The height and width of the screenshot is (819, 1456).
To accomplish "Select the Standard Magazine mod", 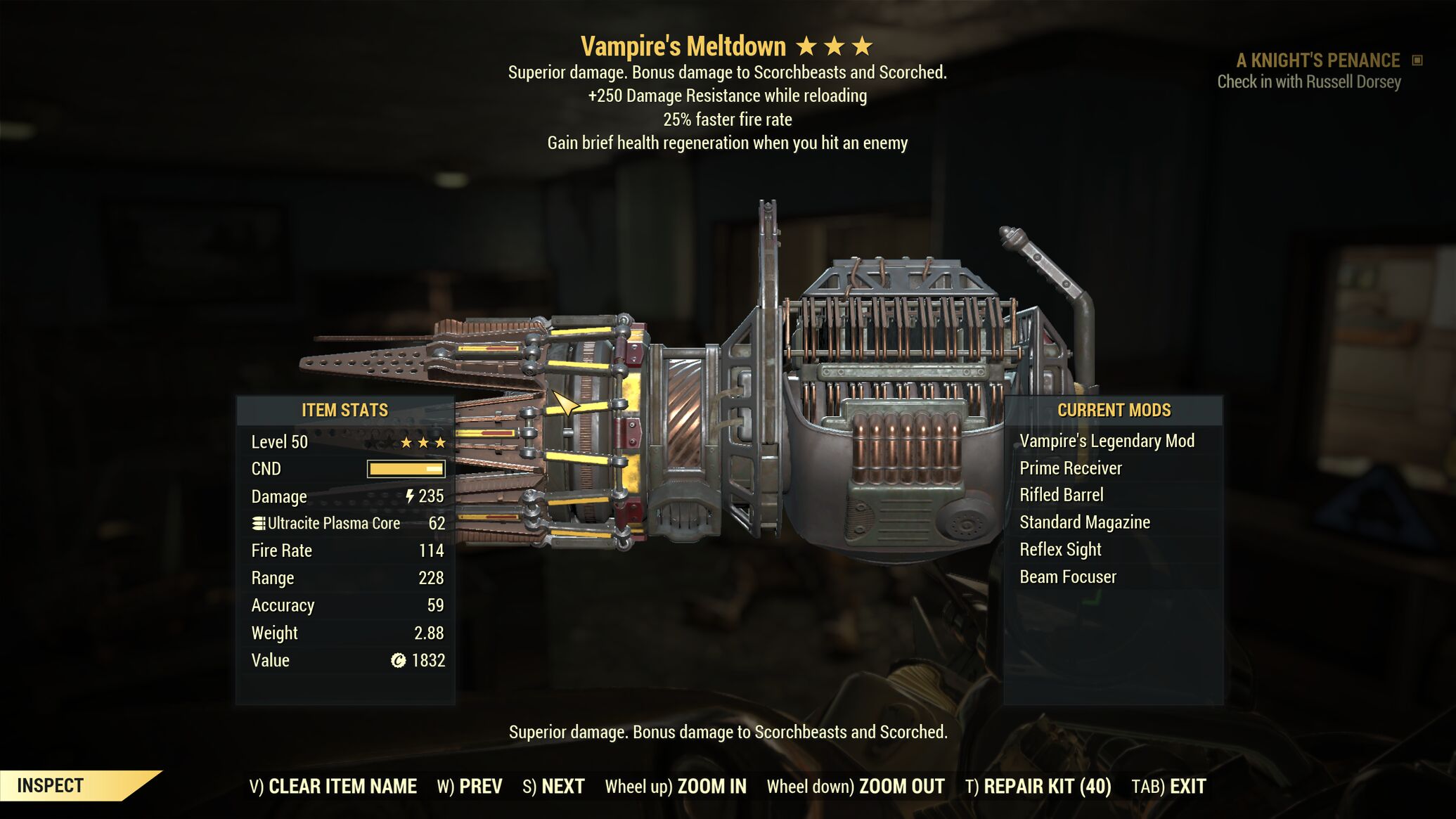I will 1084,522.
